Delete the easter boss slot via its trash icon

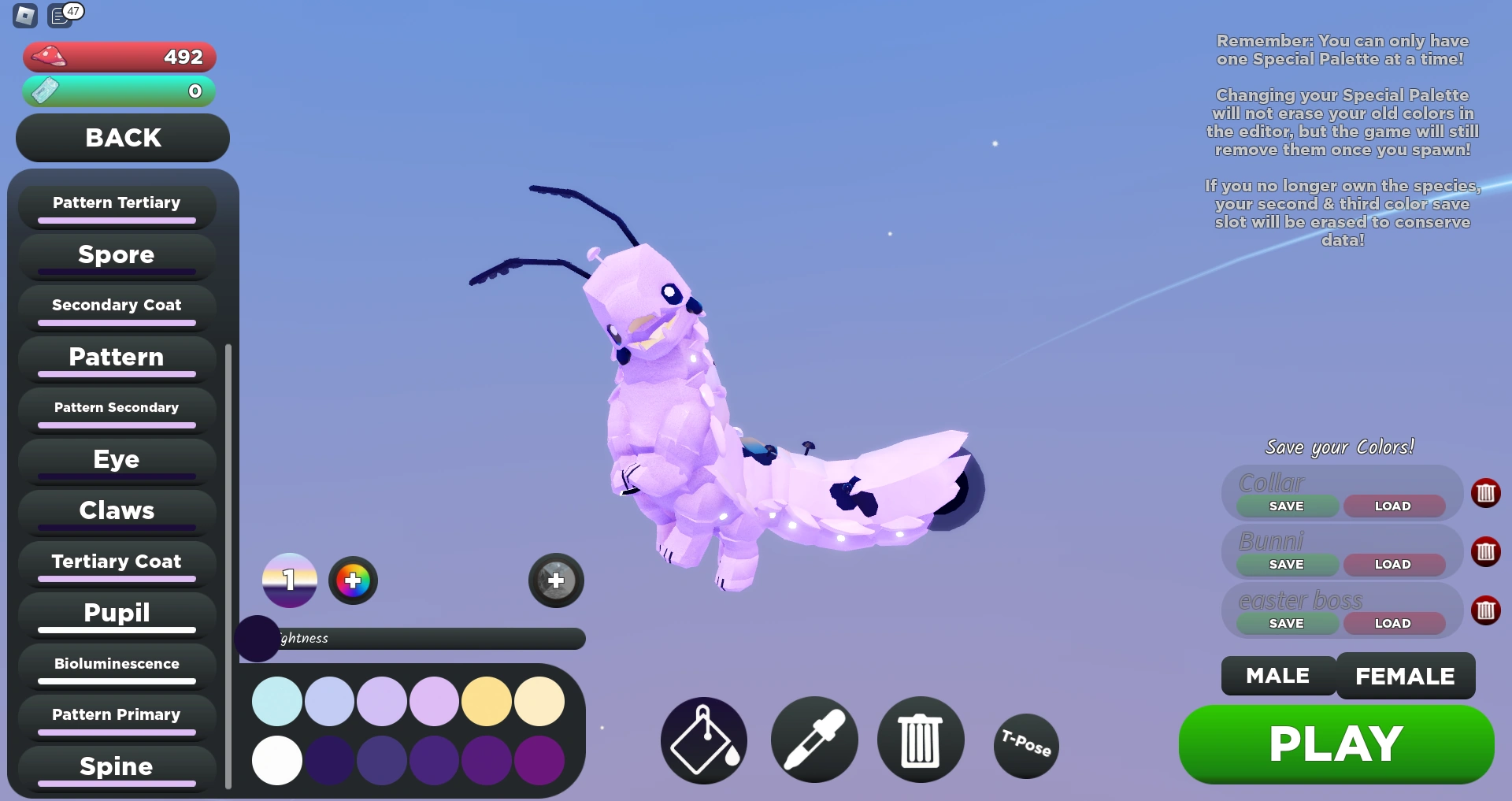click(x=1487, y=610)
